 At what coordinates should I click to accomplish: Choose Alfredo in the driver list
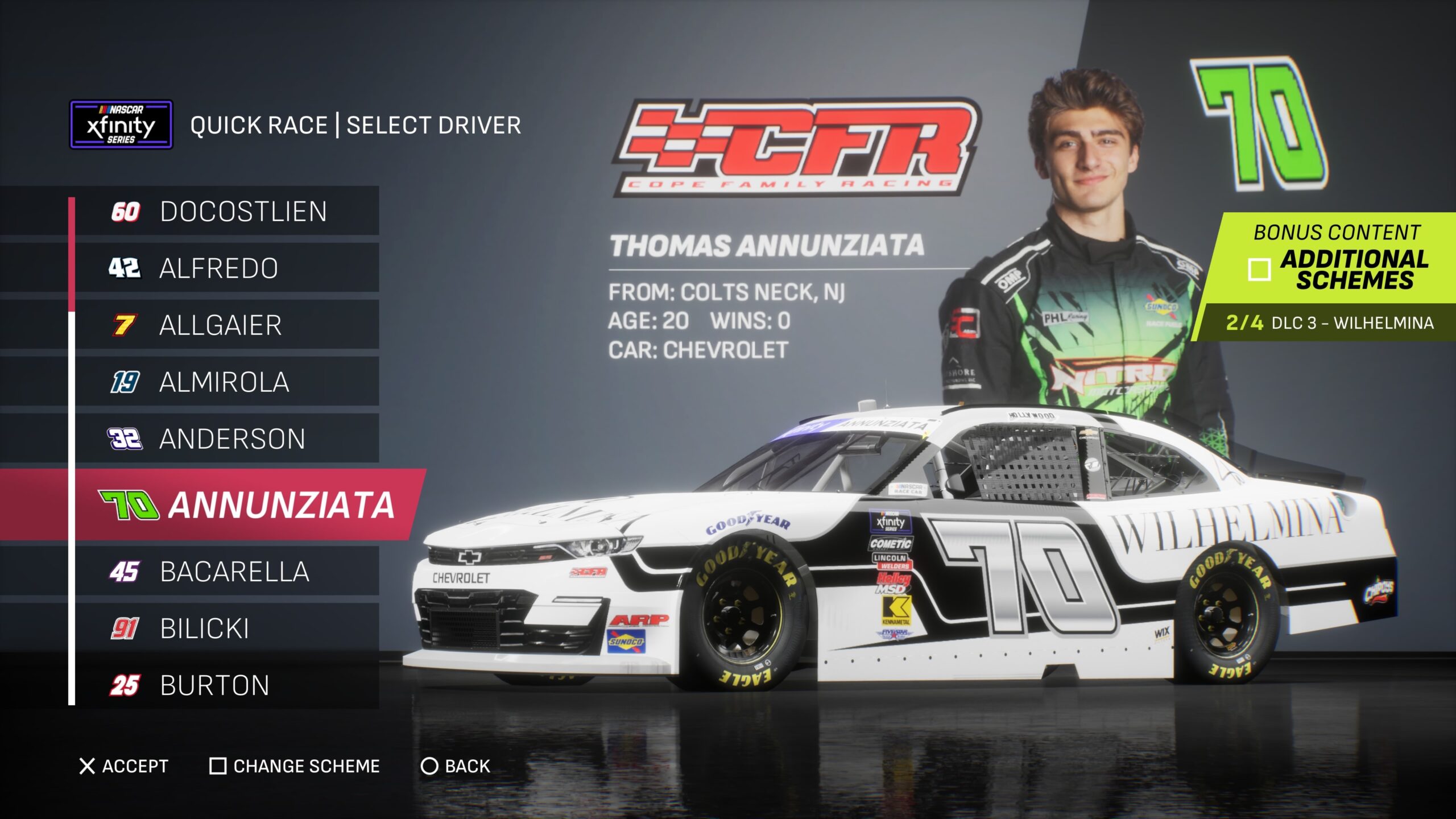tap(227, 268)
